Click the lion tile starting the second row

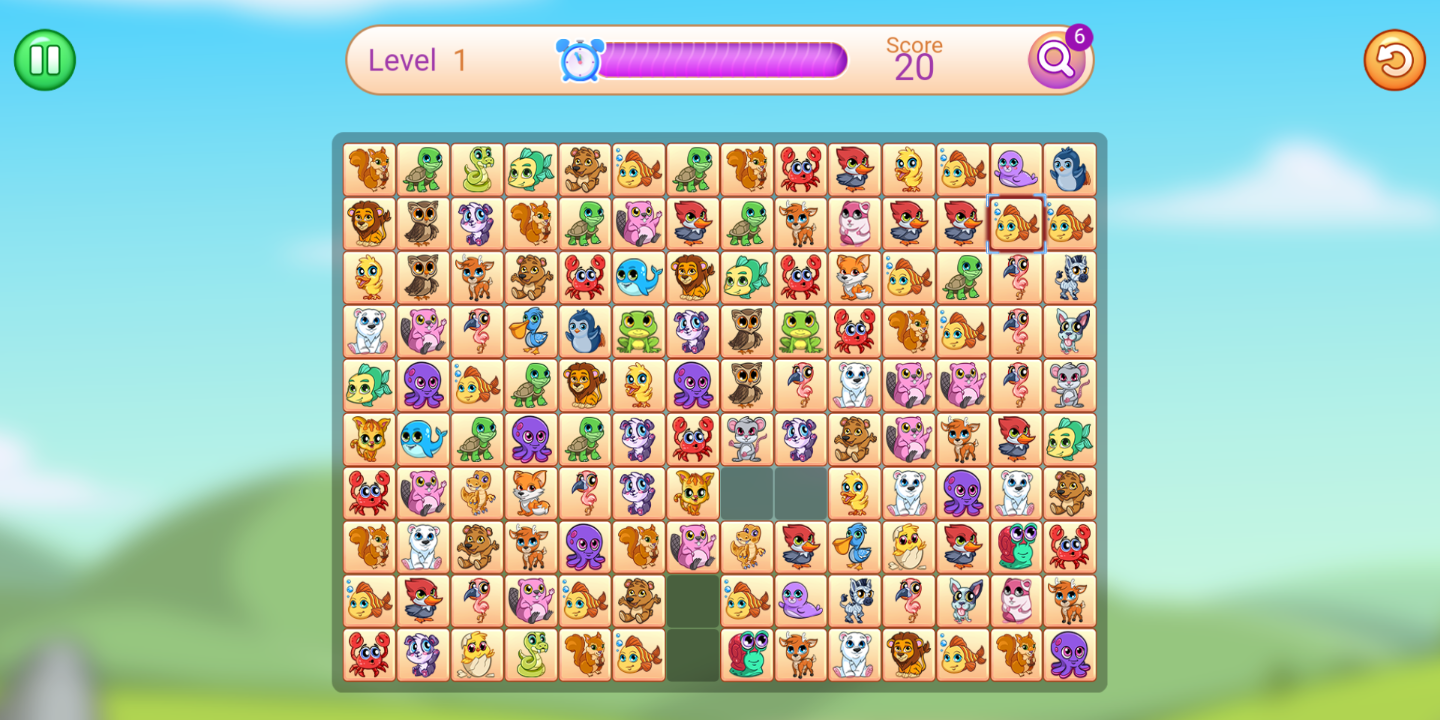coord(369,223)
